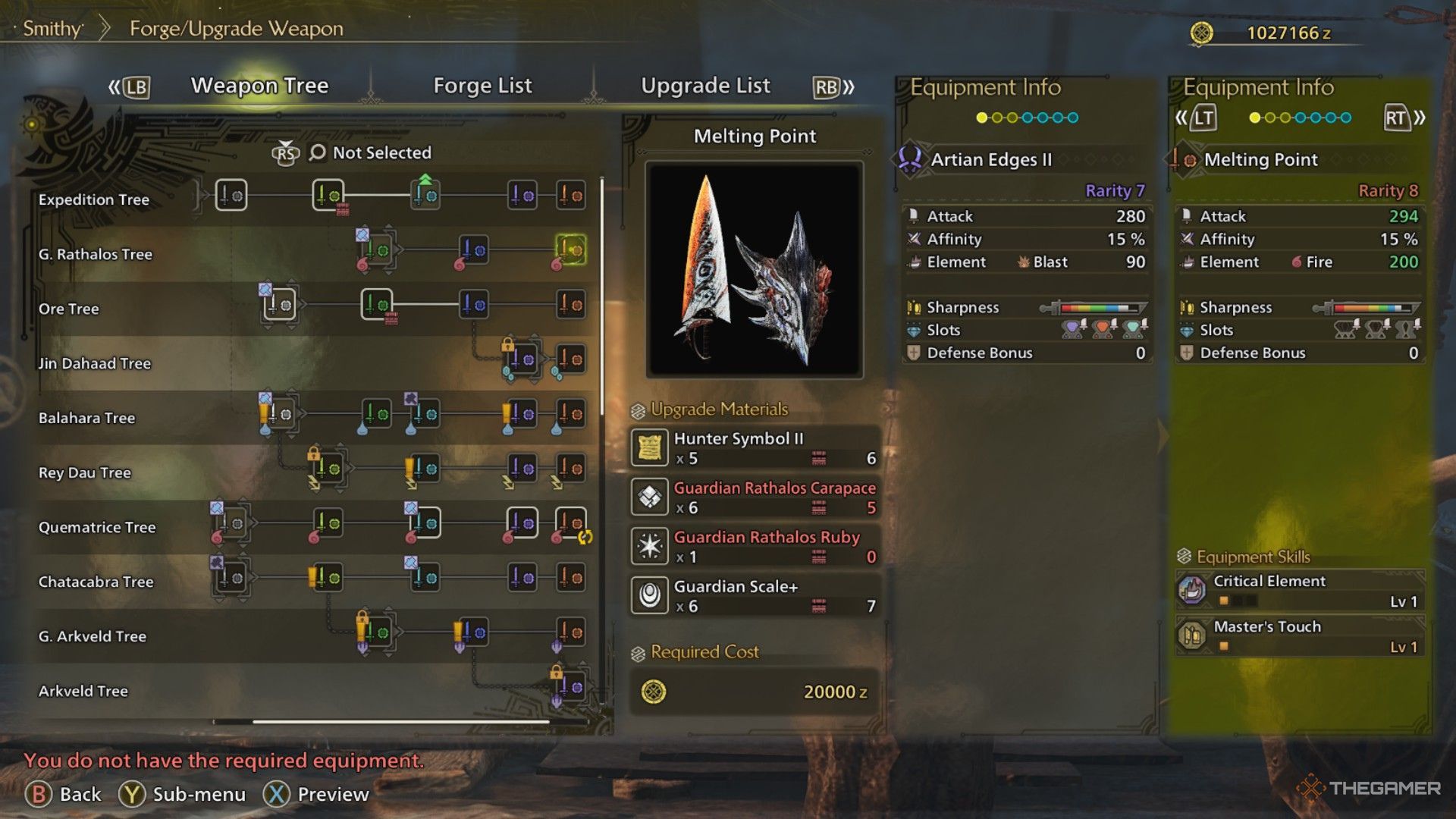
Task: Choose the Arkveld Tree row
Action: (83, 691)
